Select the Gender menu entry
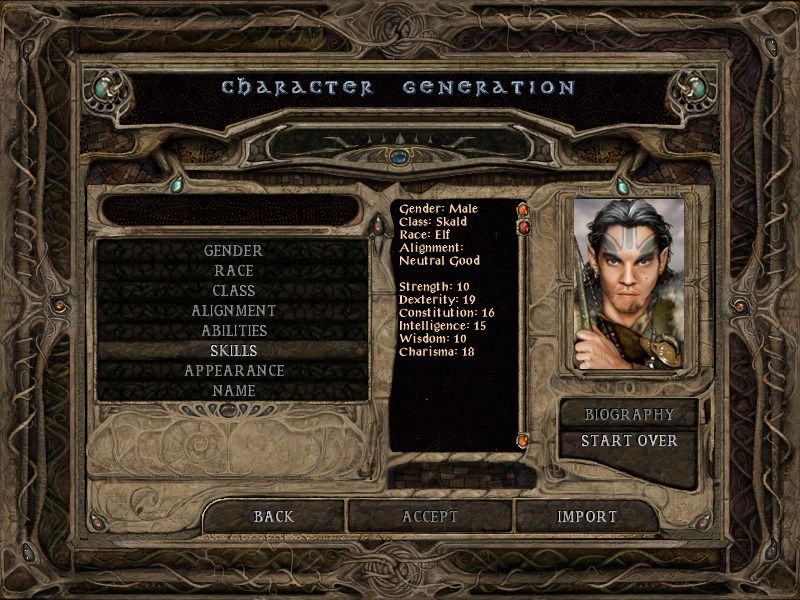This screenshot has height=600, width=800. [233, 251]
